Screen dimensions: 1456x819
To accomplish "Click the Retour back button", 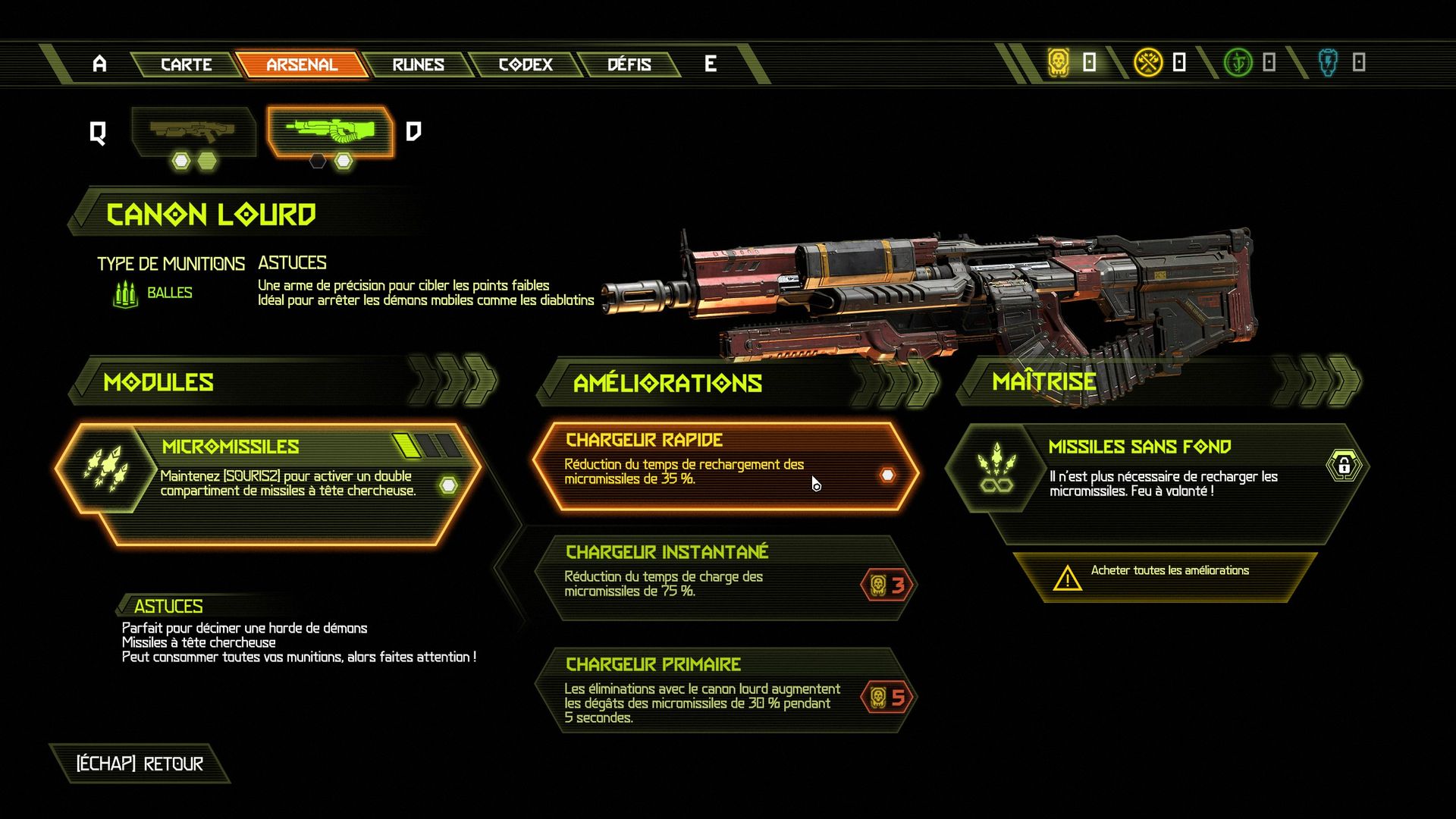I will pyautogui.click(x=140, y=764).
